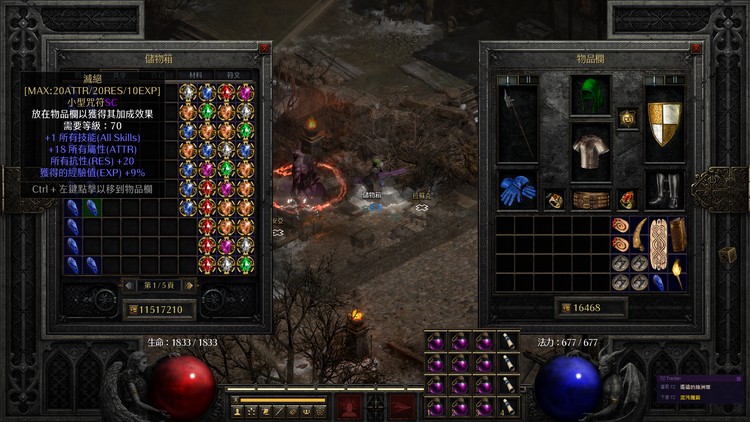
Task: Select the equipped belt
Action: pos(590,199)
